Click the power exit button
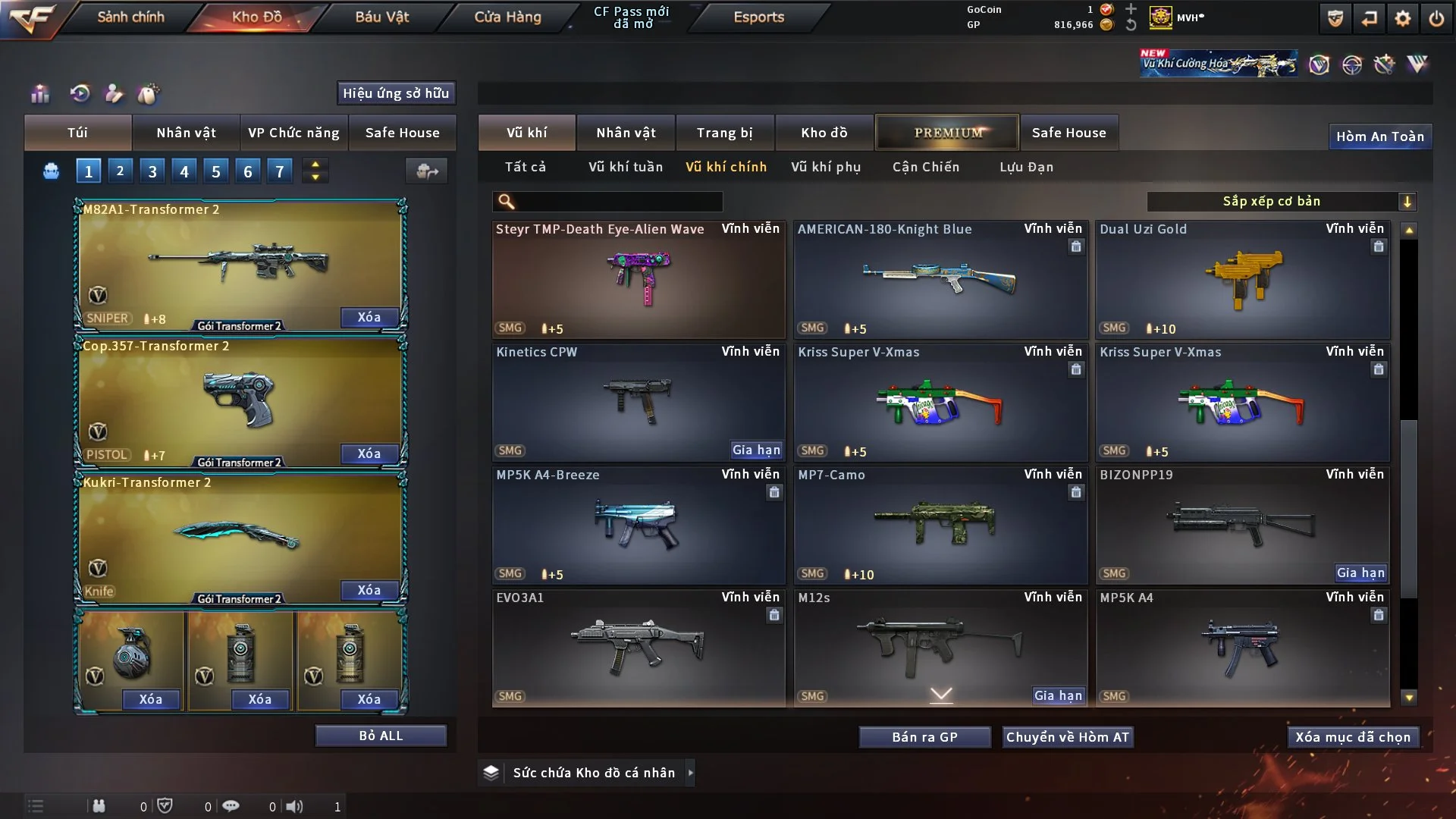Screen dimensions: 1456x819 click(x=1436, y=18)
